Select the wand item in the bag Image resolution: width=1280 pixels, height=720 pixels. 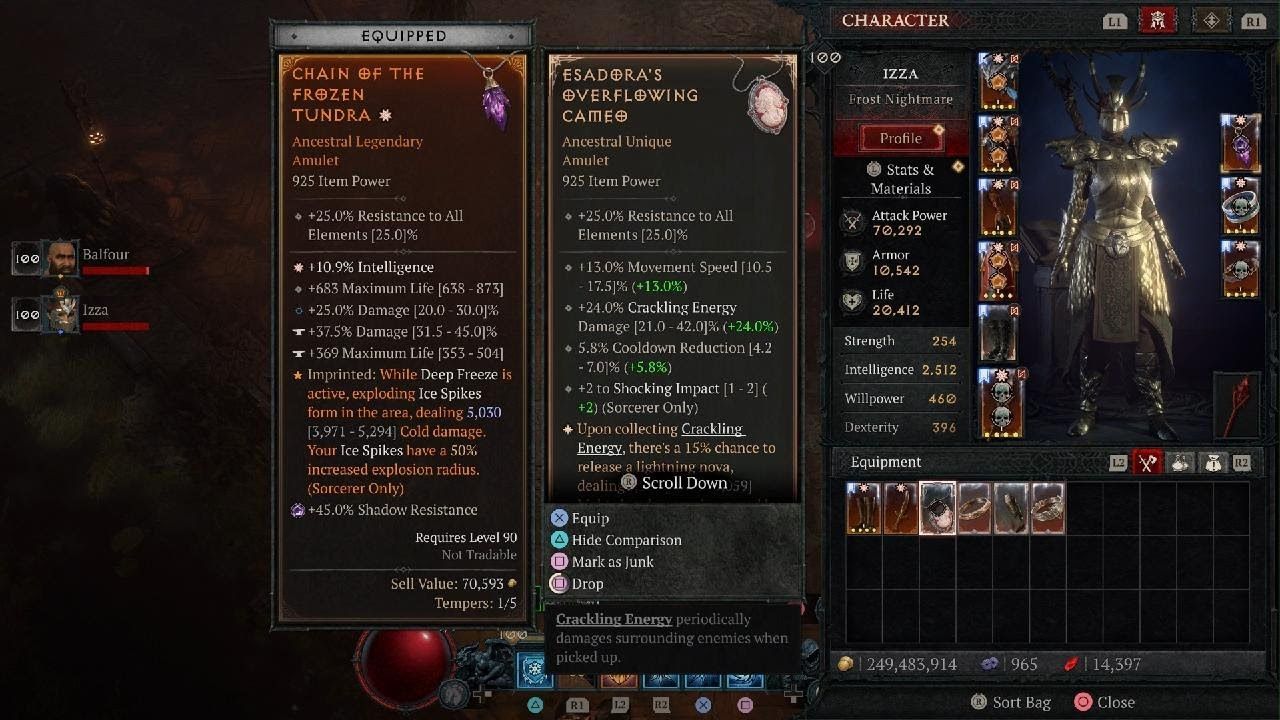pos(901,508)
